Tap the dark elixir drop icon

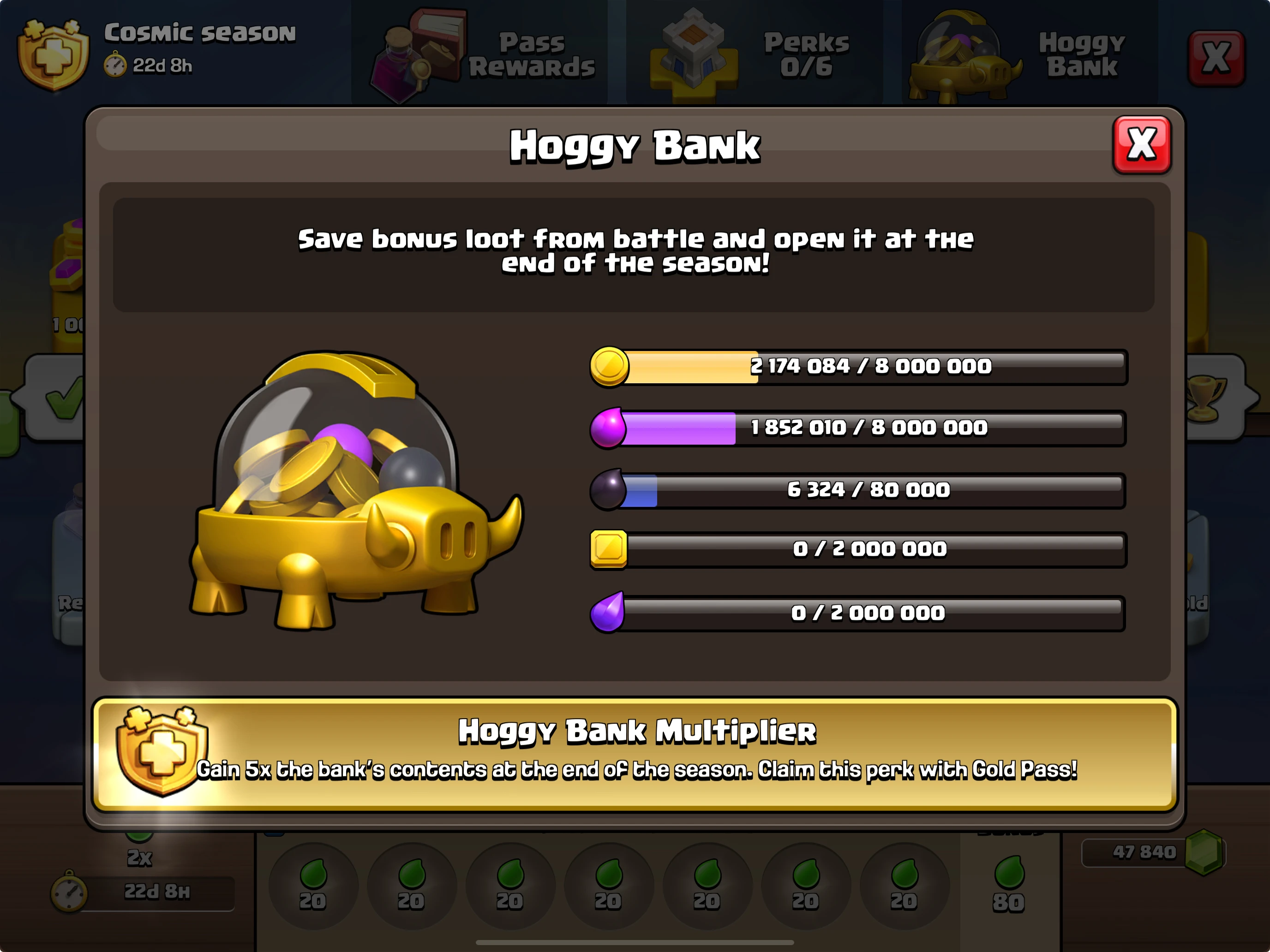click(610, 489)
